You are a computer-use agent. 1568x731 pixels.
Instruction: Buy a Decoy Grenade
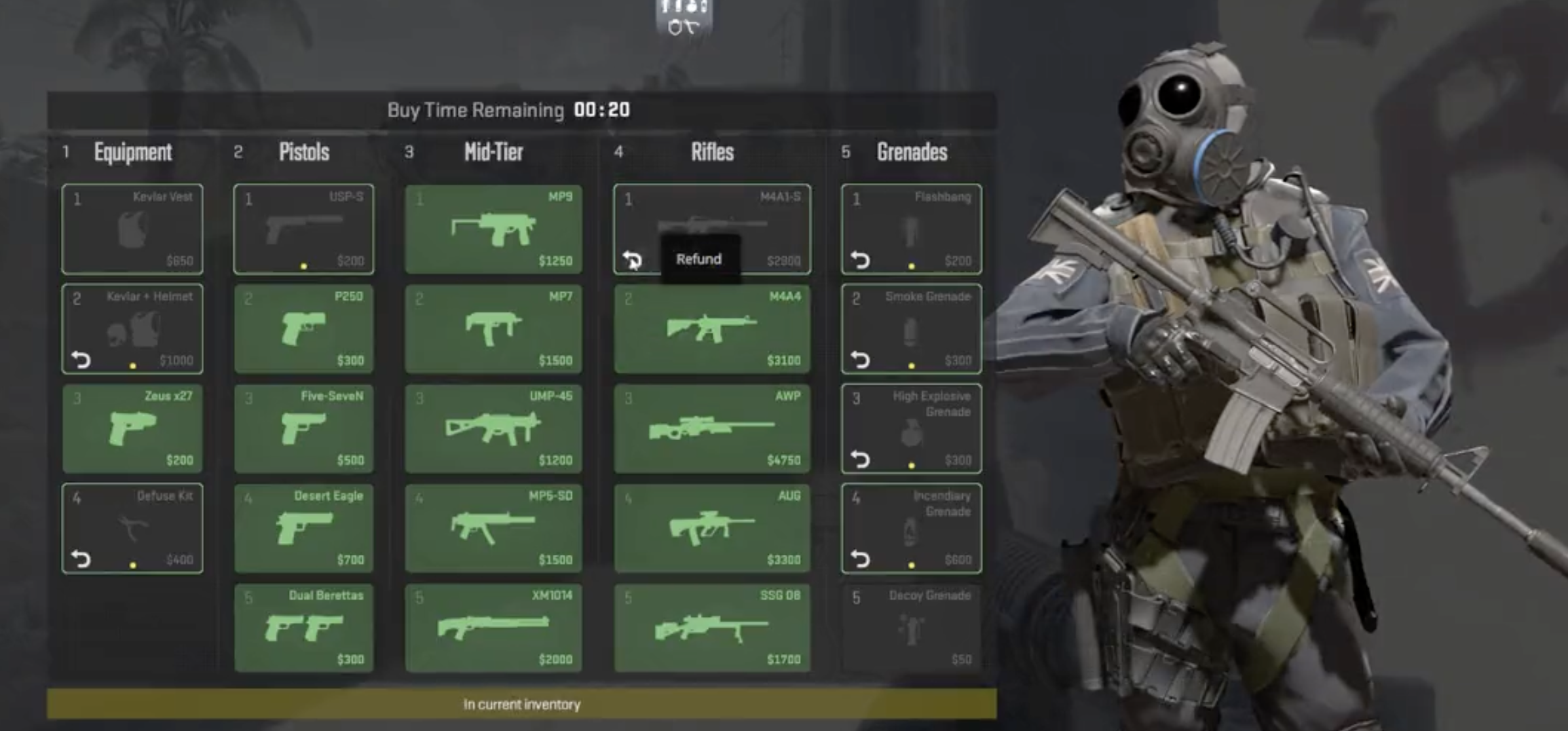[910, 629]
